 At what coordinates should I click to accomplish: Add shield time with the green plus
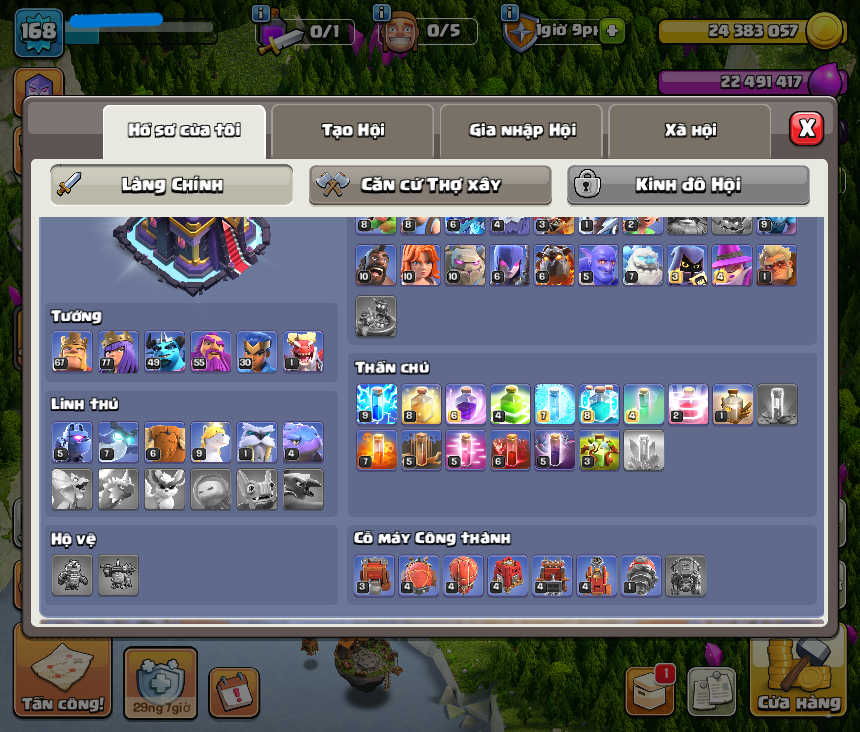[x=613, y=31]
